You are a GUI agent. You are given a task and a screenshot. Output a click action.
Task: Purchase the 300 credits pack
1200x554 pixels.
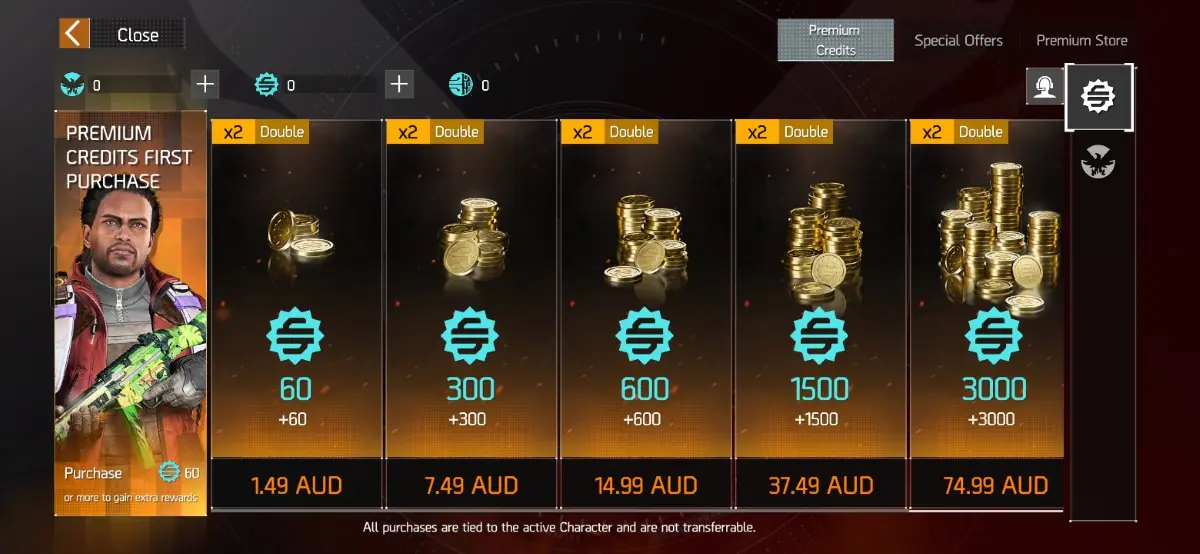472,486
